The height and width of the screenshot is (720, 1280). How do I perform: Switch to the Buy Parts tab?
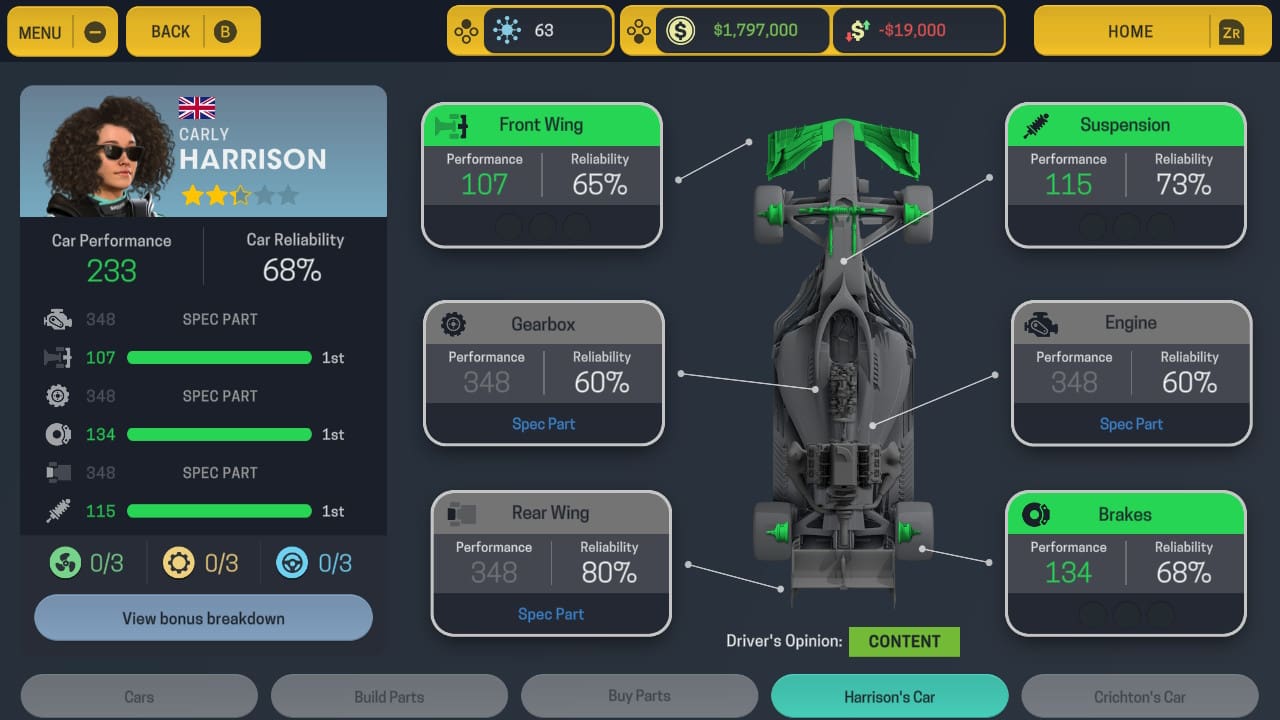[639, 695]
